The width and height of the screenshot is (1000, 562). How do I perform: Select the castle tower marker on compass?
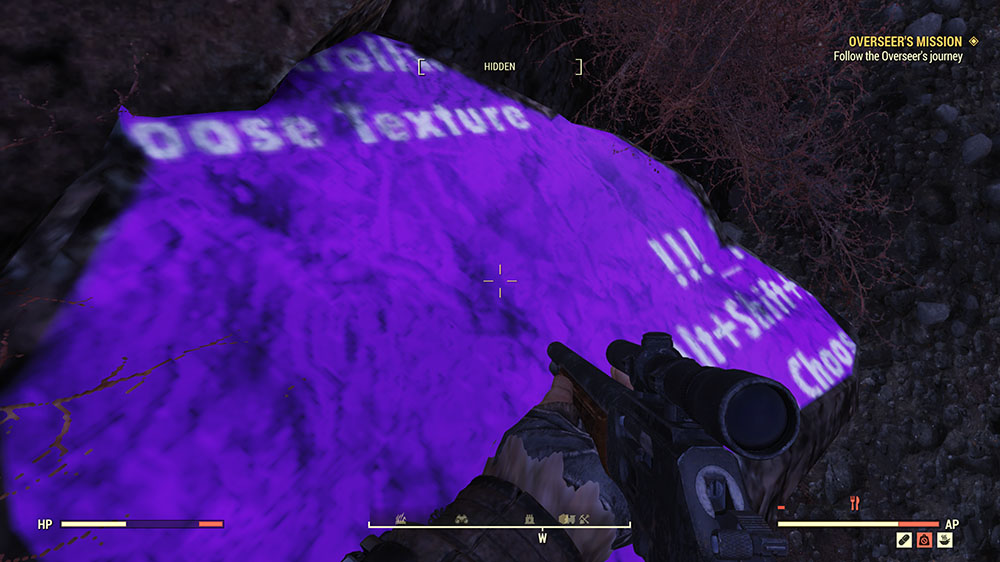coord(531,518)
